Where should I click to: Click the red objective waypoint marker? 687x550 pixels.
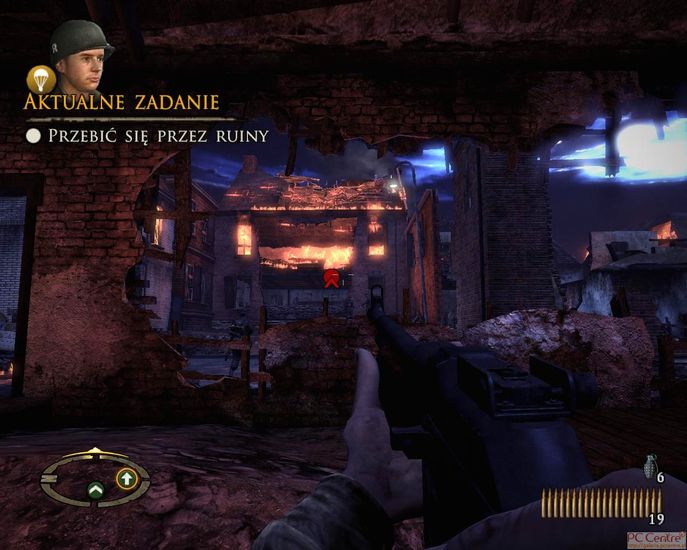point(329,277)
